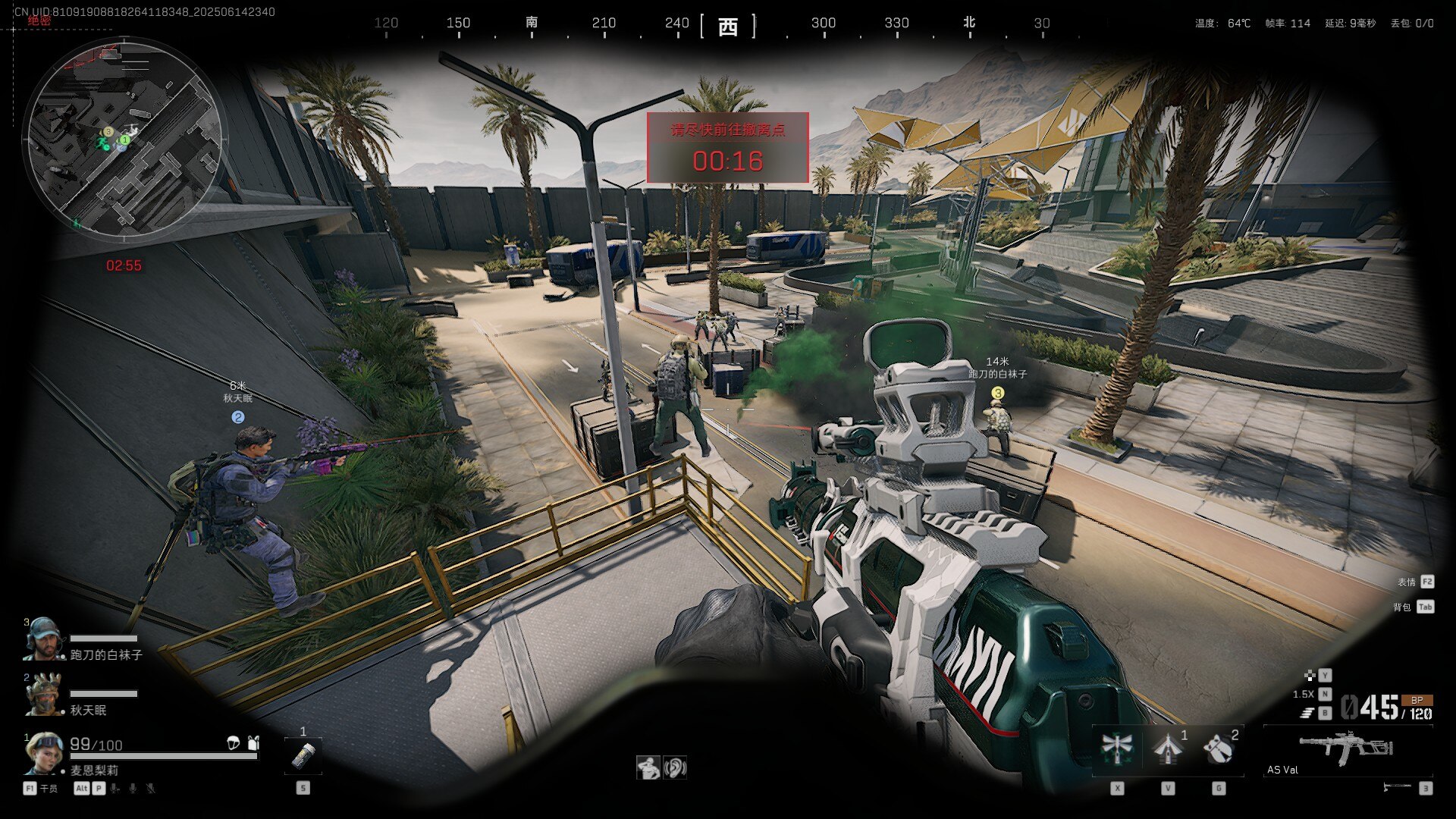1456x819 pixels.
Task: Open the circular minimap
Action: click(x=124, y=138)
